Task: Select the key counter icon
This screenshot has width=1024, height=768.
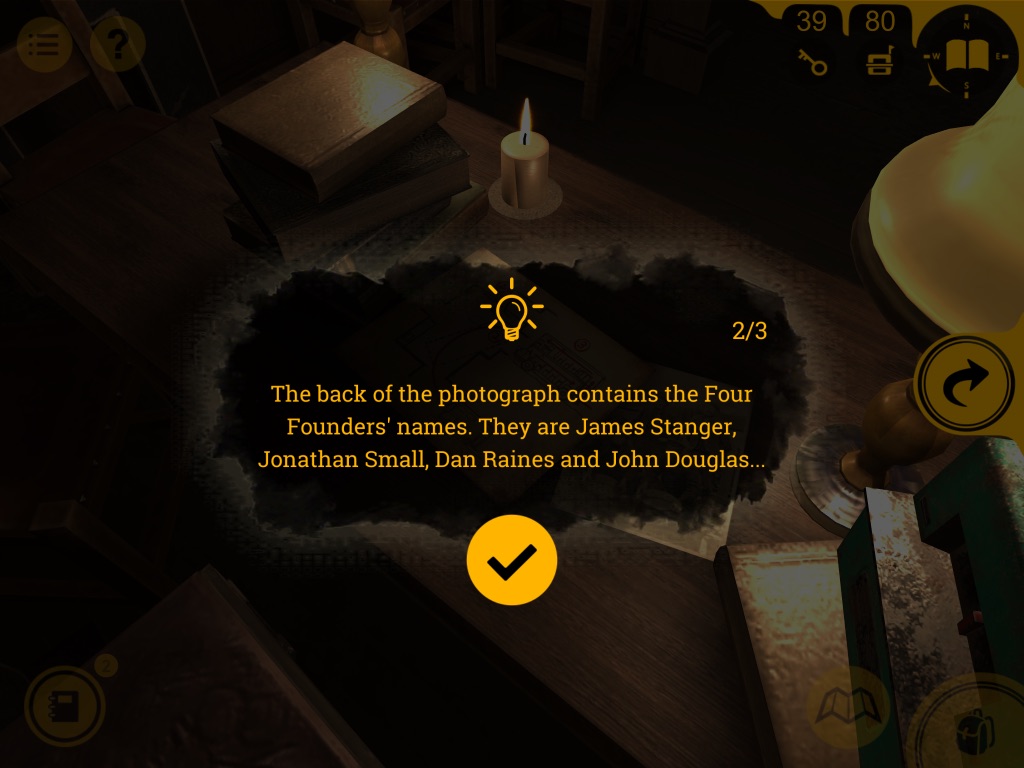Action: coord(812,62)
